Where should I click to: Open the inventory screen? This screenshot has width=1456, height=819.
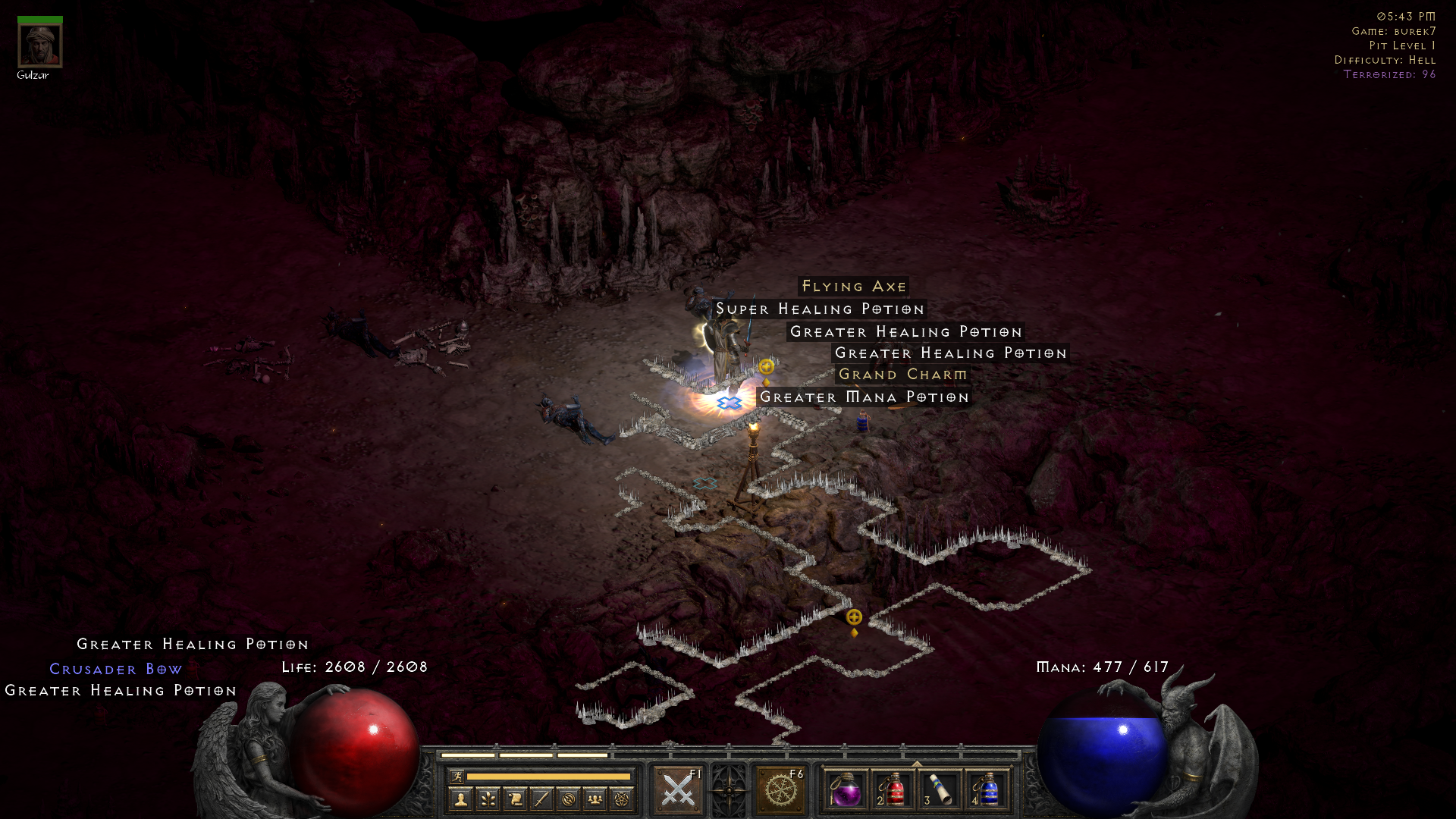(541, 798)
